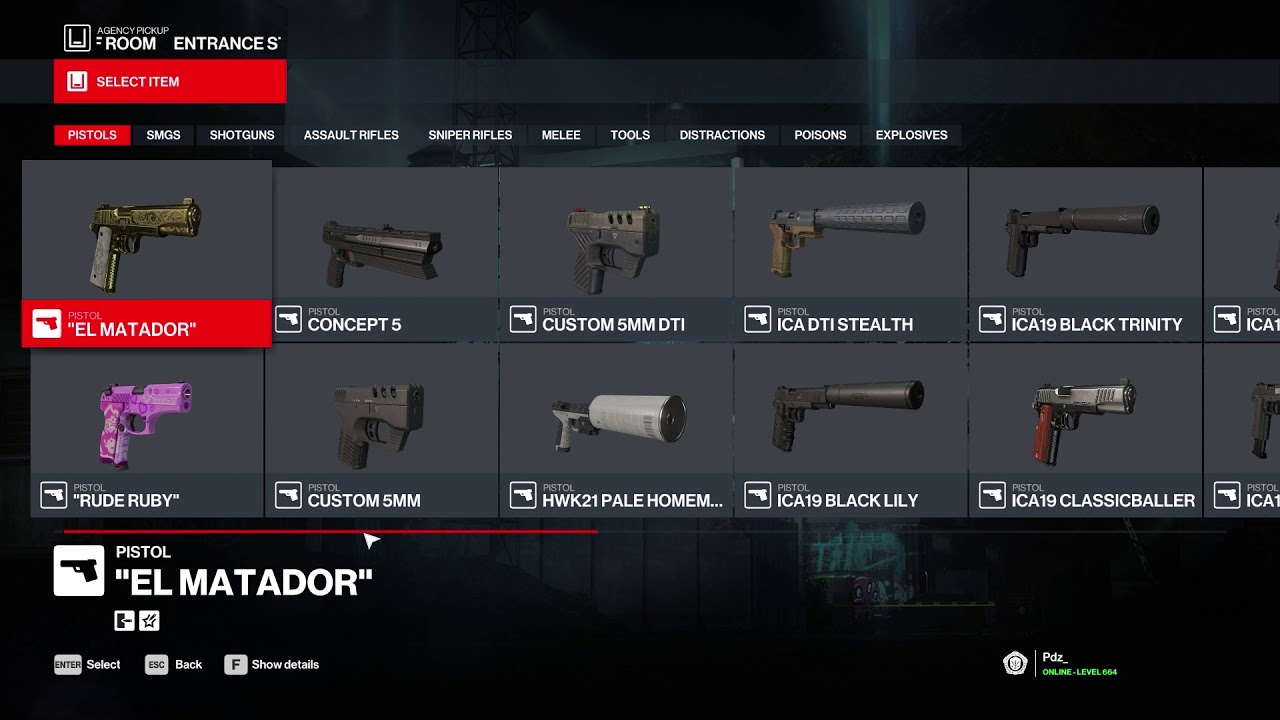Click the Show details button
Viewport: 1280px width, 720px height.
(272, 665)
